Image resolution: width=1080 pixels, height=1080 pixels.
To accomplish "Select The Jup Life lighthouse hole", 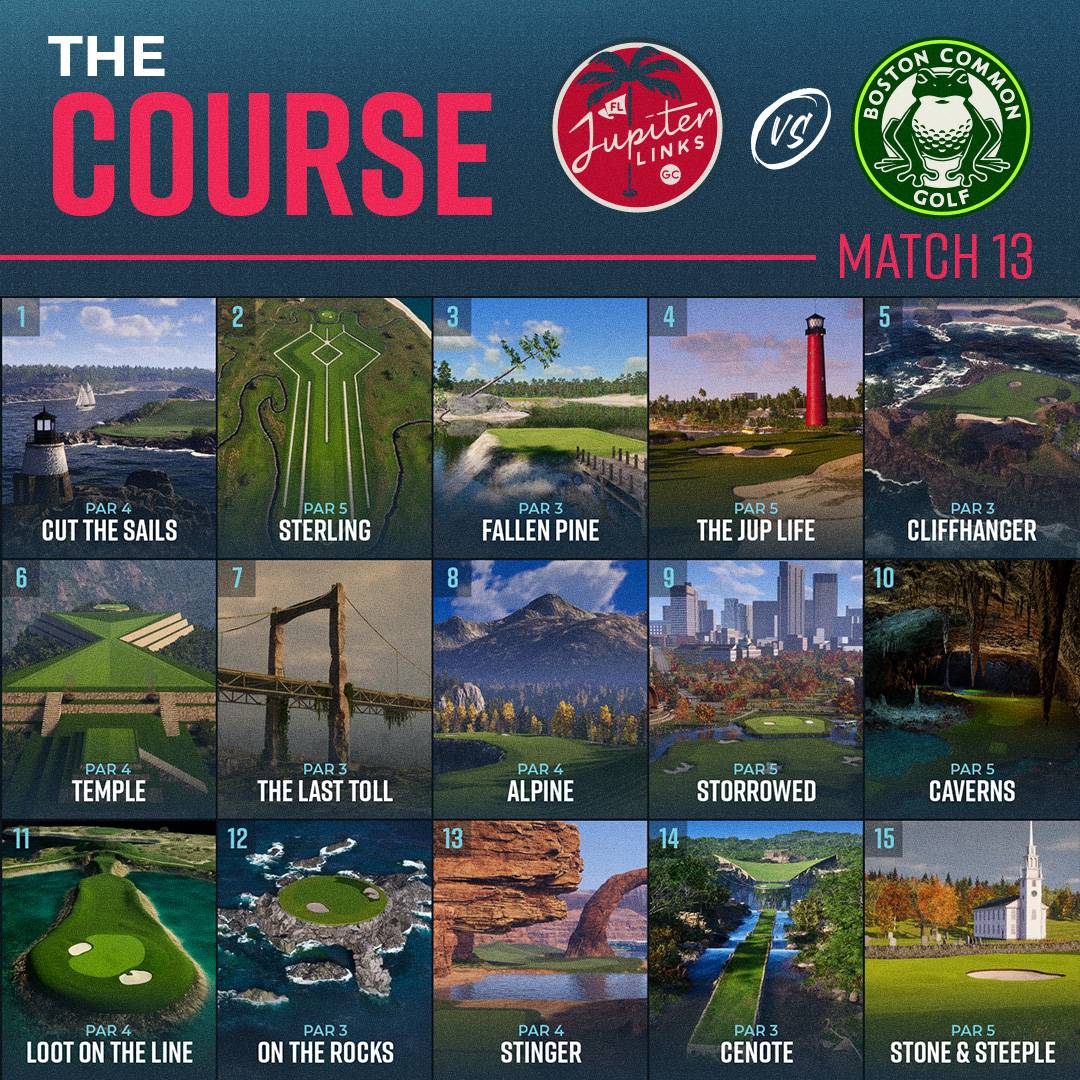I will (x=756, y=427).
